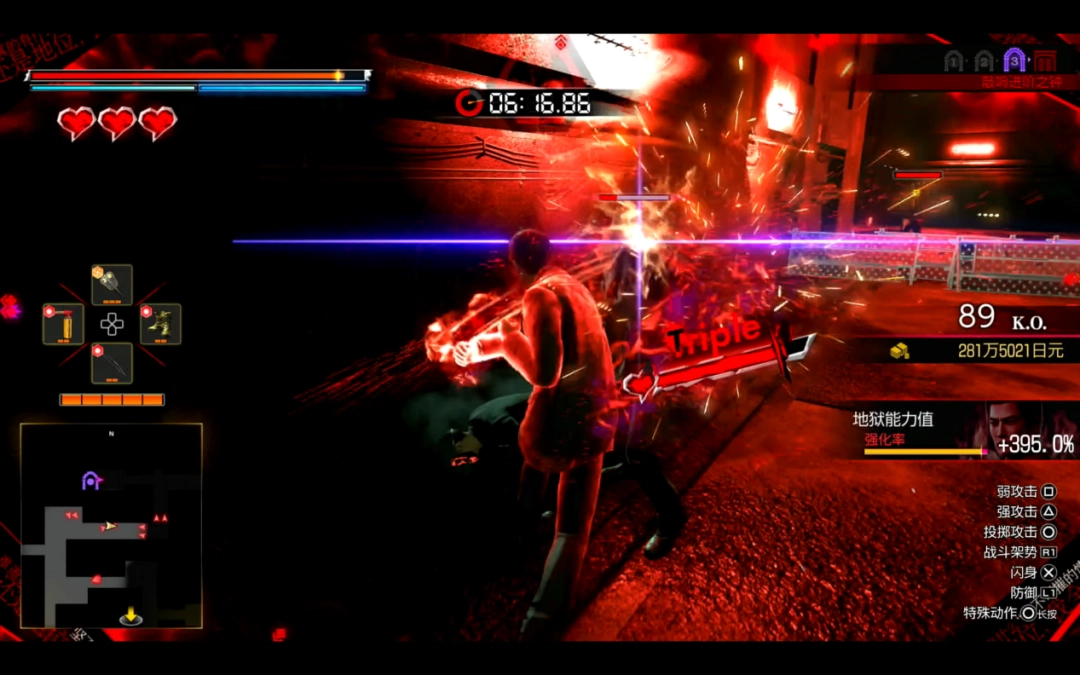1080x675 pixels.
Task: Choose the golden boots equipment slot
Action: 161,325
